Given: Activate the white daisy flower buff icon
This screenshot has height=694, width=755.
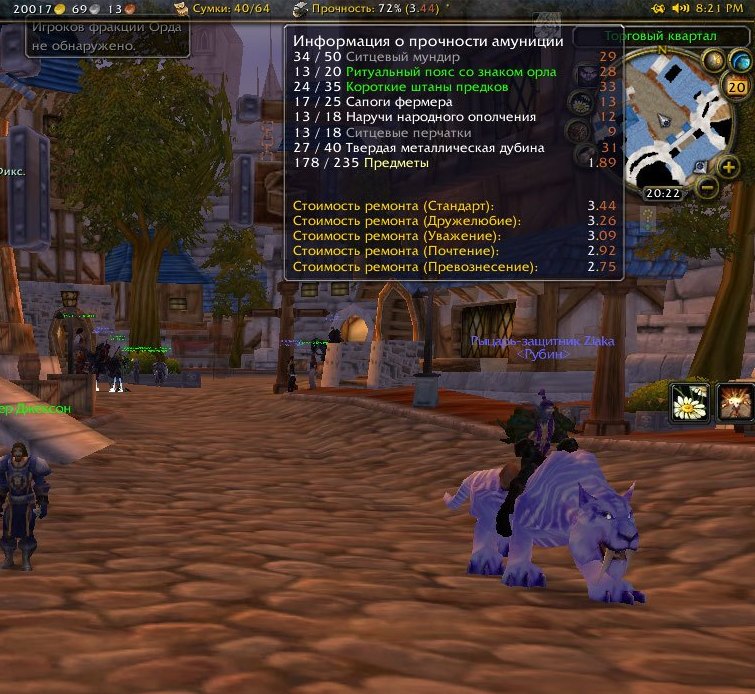Looking at the screenshot, I should pyautogui.click(x=689, y=401).
